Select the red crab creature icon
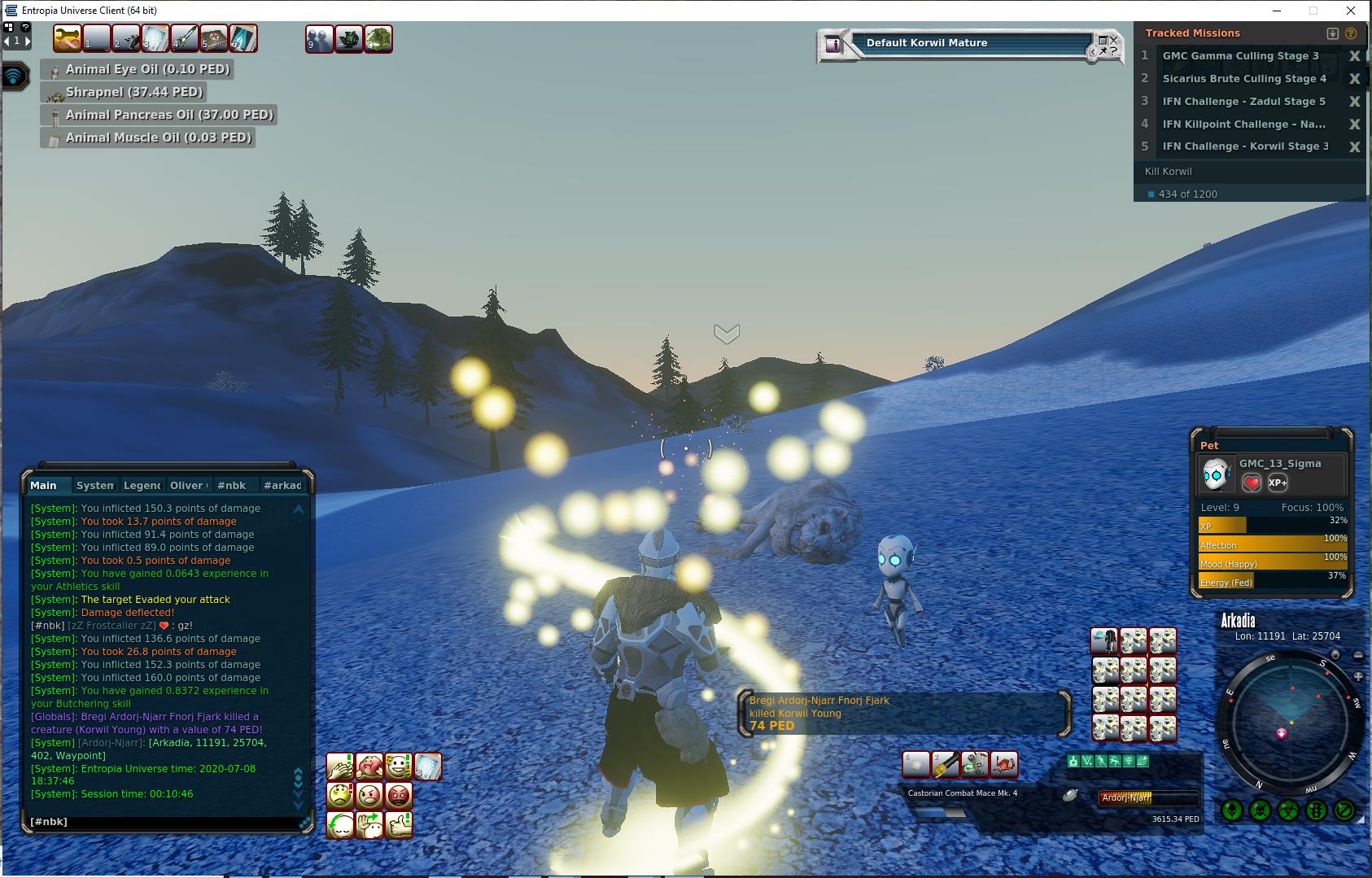The image size is (1372, 878). pos(1004,764)
